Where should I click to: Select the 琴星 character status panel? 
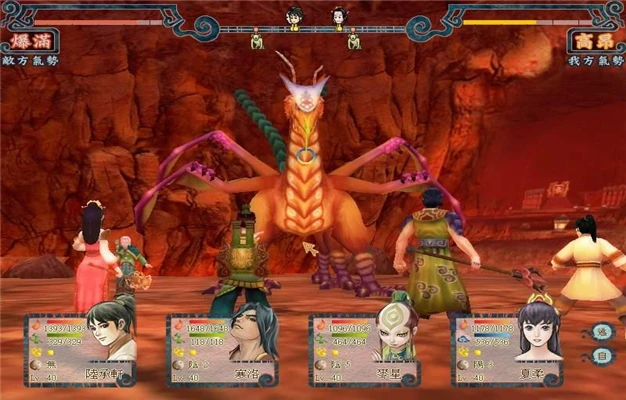click(x=364, y=350)
